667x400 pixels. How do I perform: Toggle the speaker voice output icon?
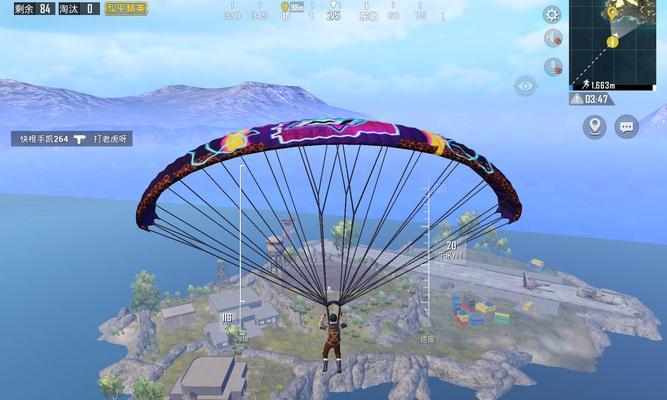(552, 39)
